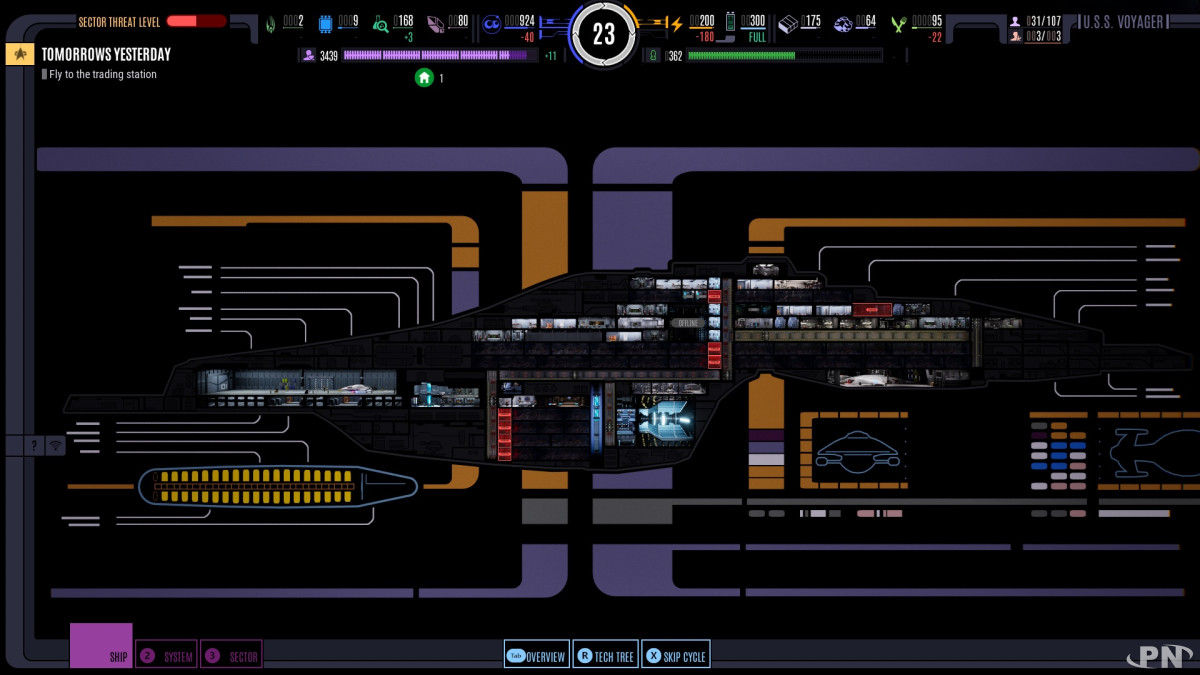Open the Sector view tab
Screen dimensions: 1200x675
[231, 655]
